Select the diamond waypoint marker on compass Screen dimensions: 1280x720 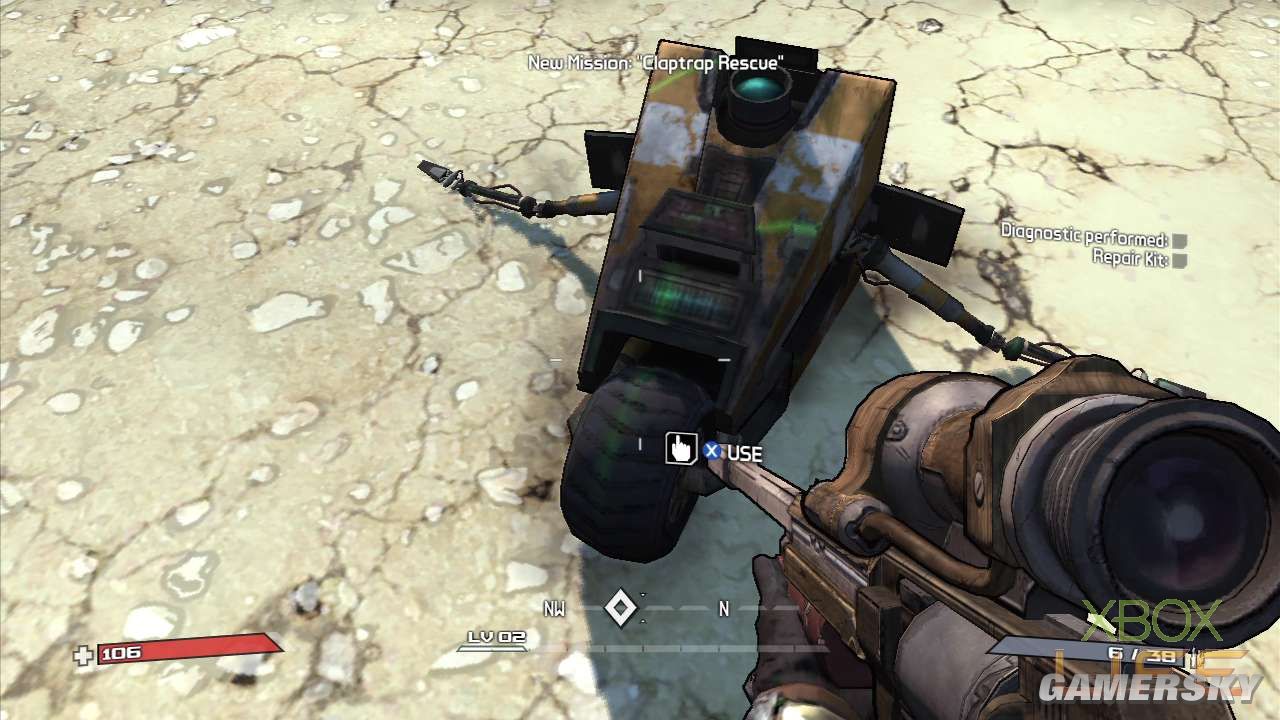[x=621, y=608]
